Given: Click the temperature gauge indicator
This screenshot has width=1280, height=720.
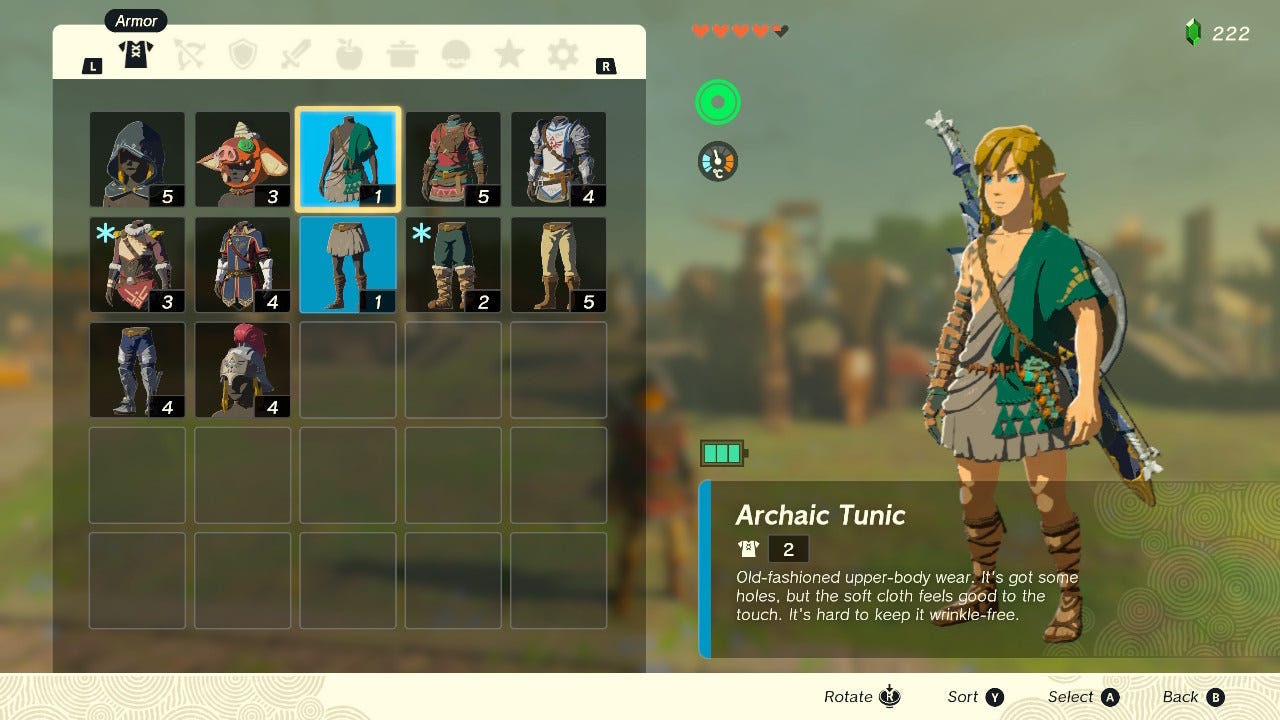Looking at the screenshot, I should tap(717, 160).
